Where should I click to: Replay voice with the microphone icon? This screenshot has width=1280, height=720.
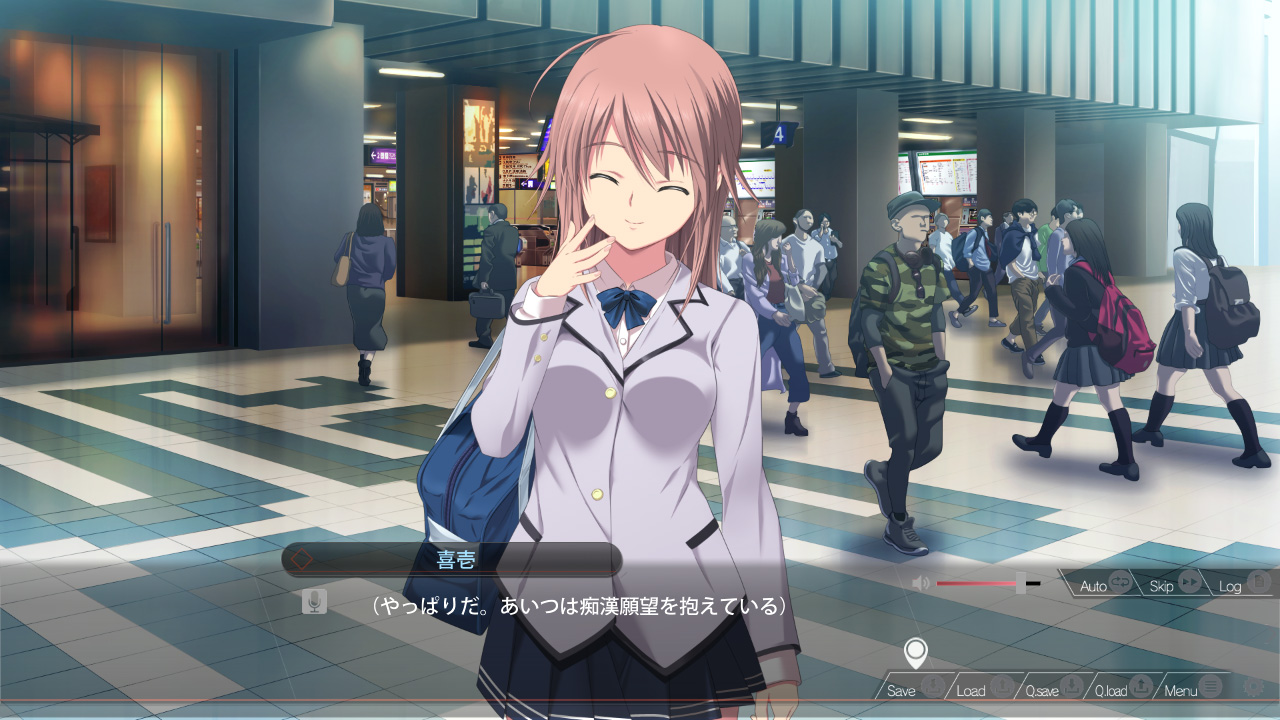(314, 601)
